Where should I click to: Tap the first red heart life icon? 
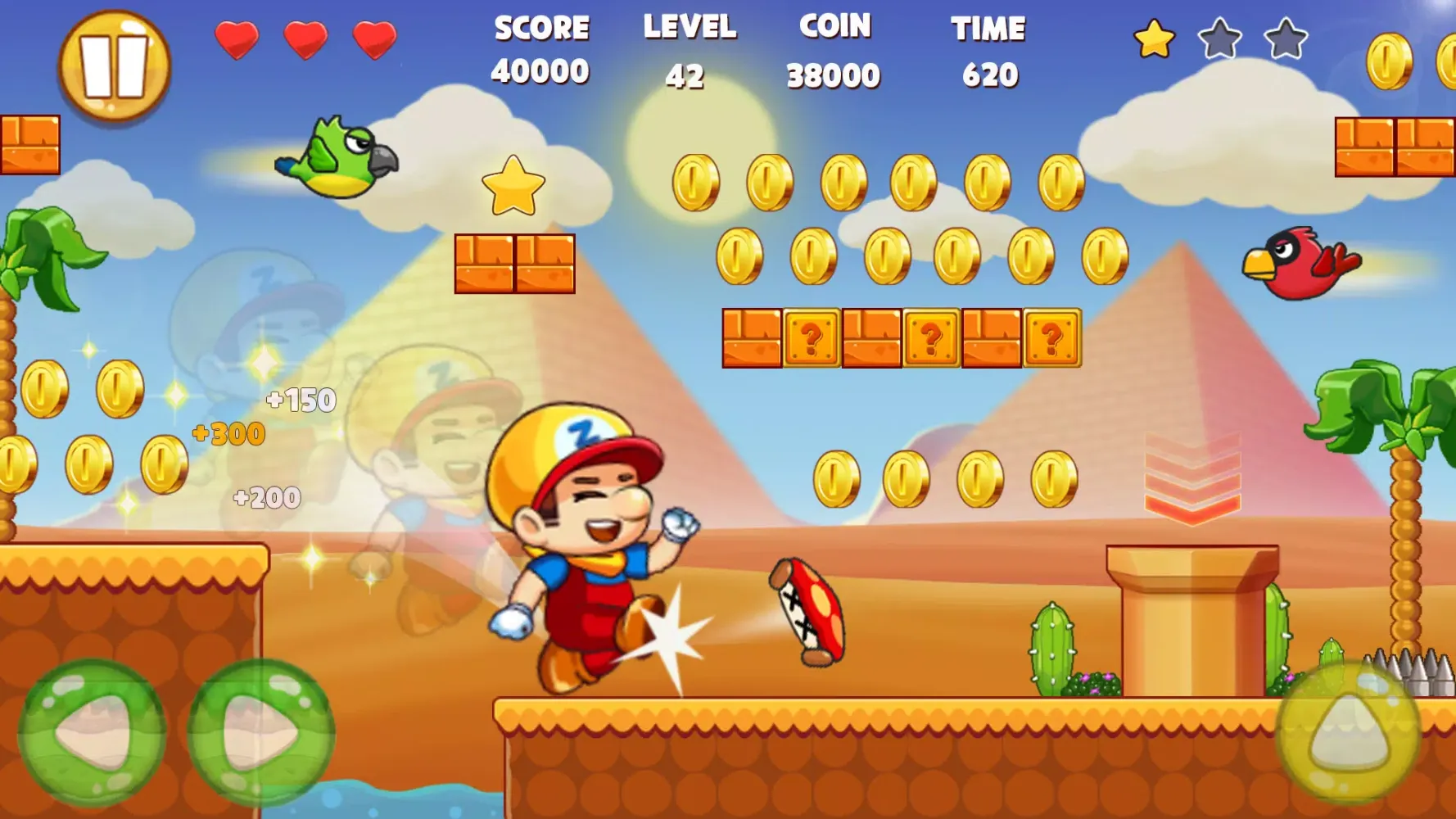point(236,37)
